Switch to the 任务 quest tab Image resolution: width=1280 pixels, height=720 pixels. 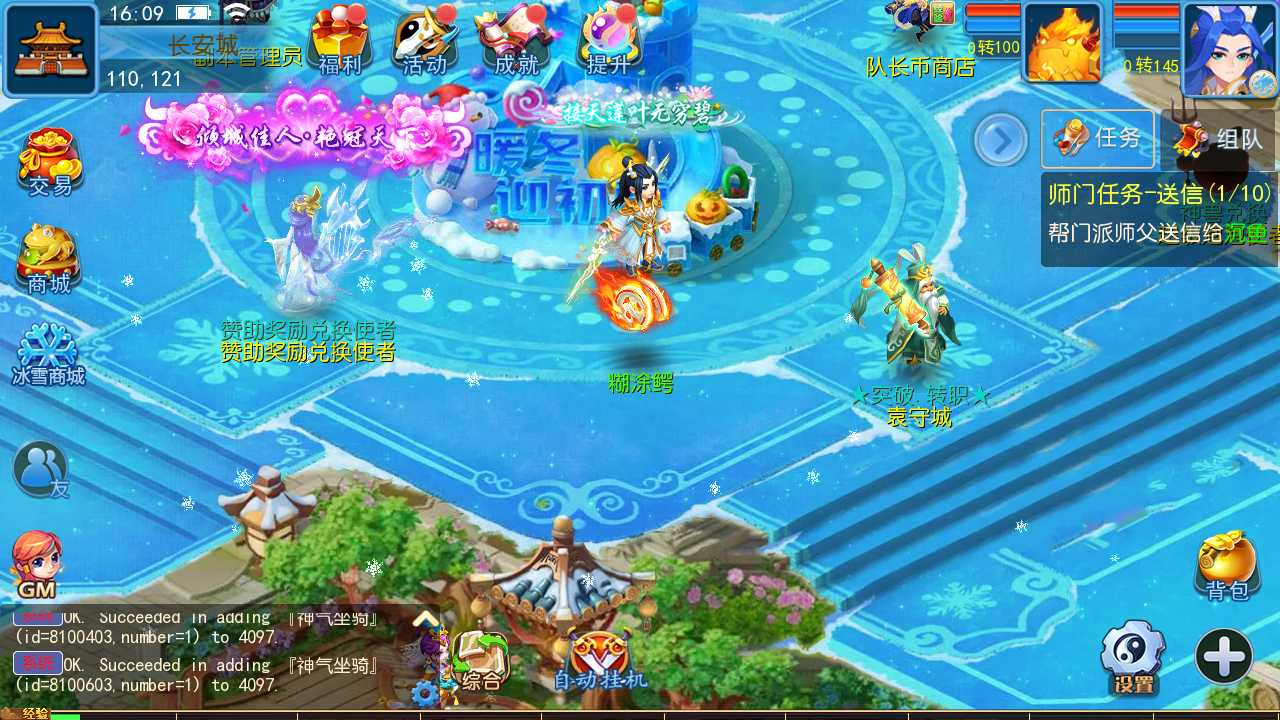tap(1097, 139)
